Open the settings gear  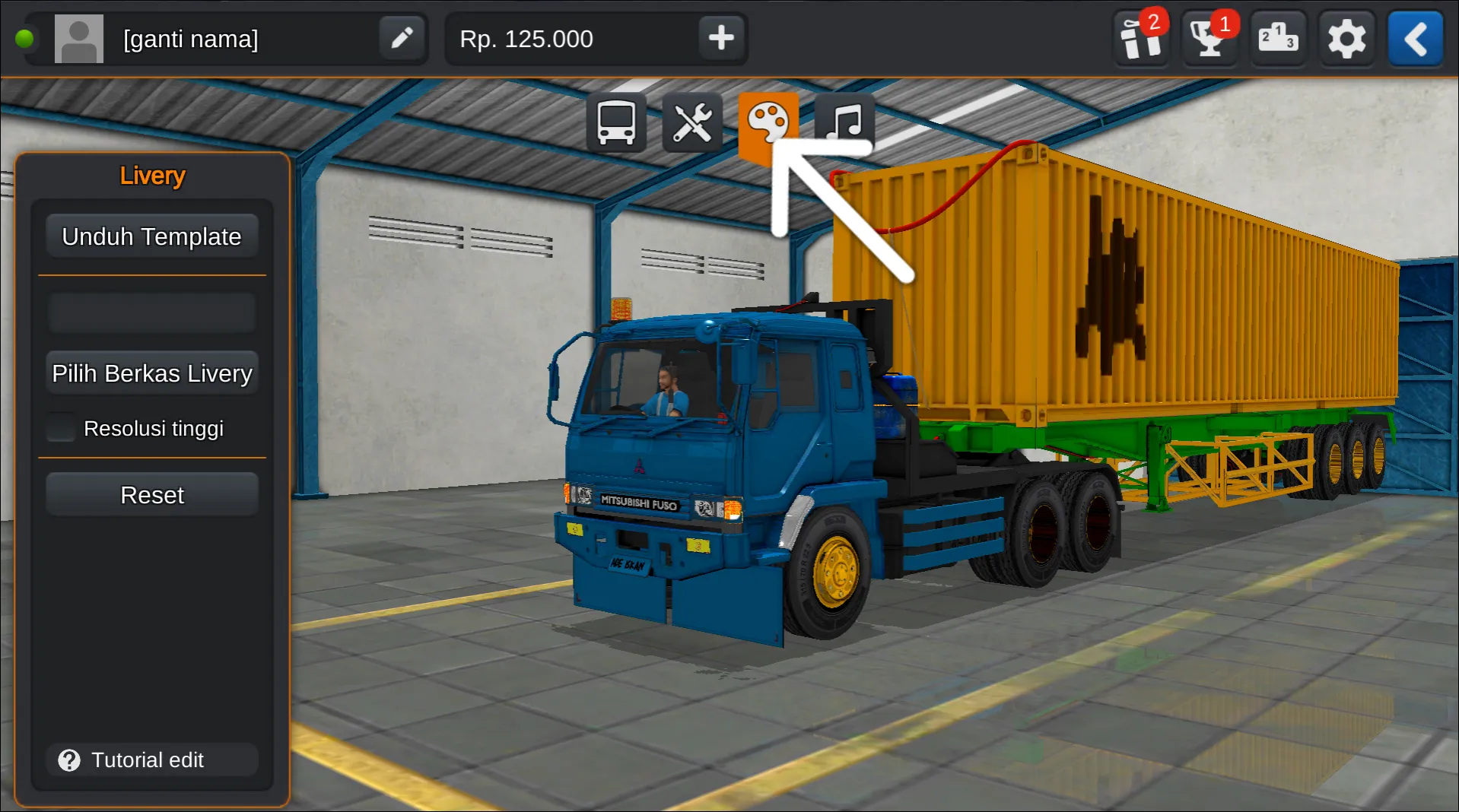[1346, 38]
